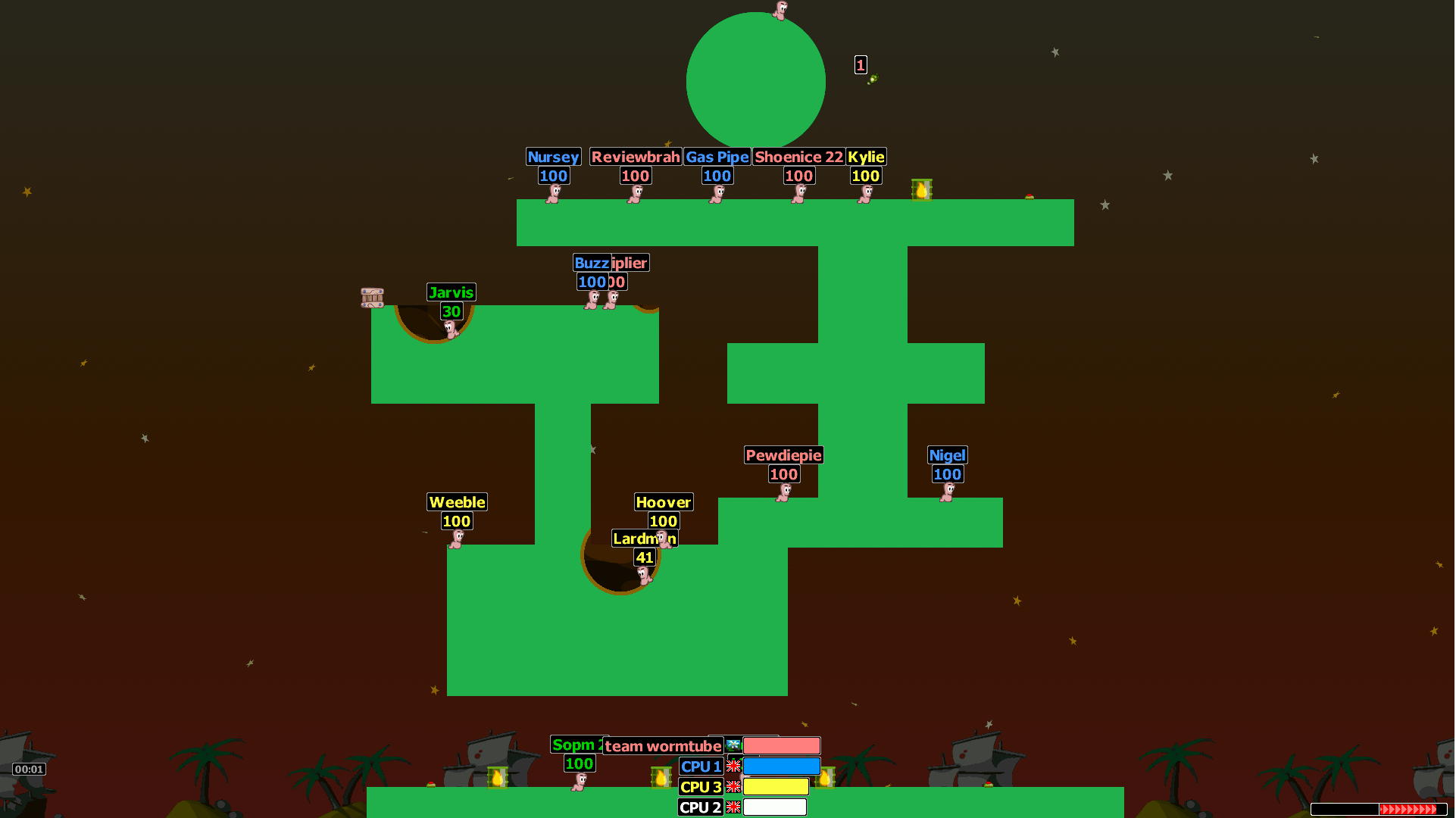Screen dimensions: 1456x818
Task: Click the wooden weapon crate near Jarvis
Action: 371,298
